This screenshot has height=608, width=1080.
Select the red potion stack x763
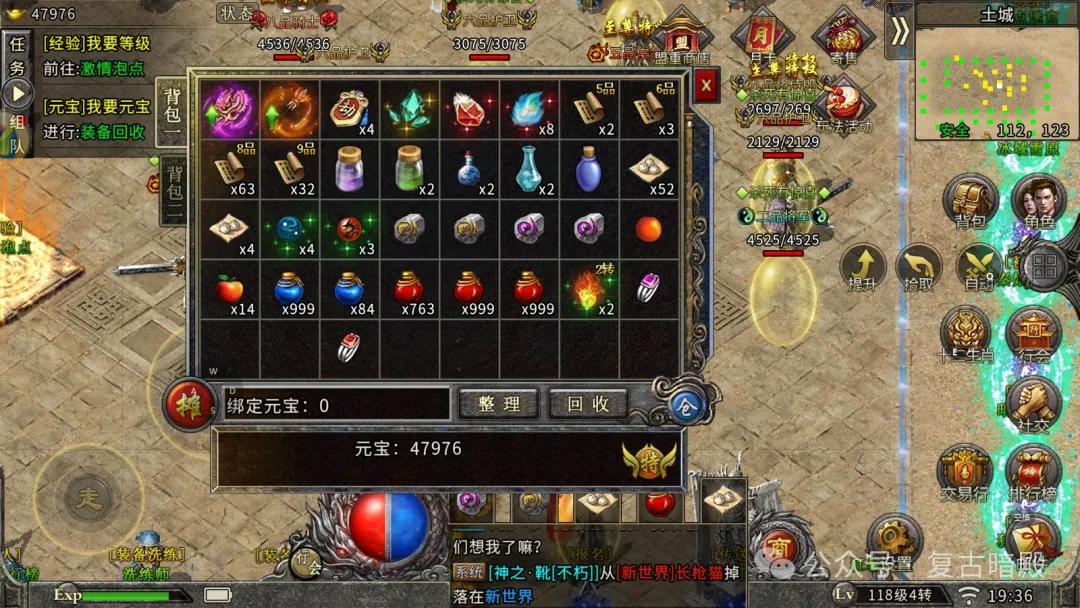[410, 290]
